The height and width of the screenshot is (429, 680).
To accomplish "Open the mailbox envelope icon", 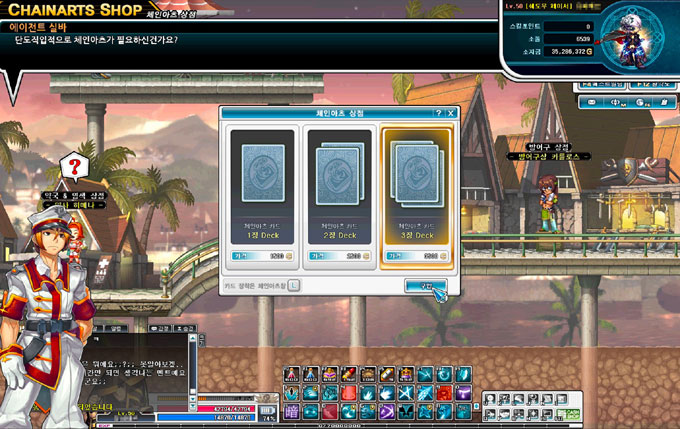I will pos(591,101).
